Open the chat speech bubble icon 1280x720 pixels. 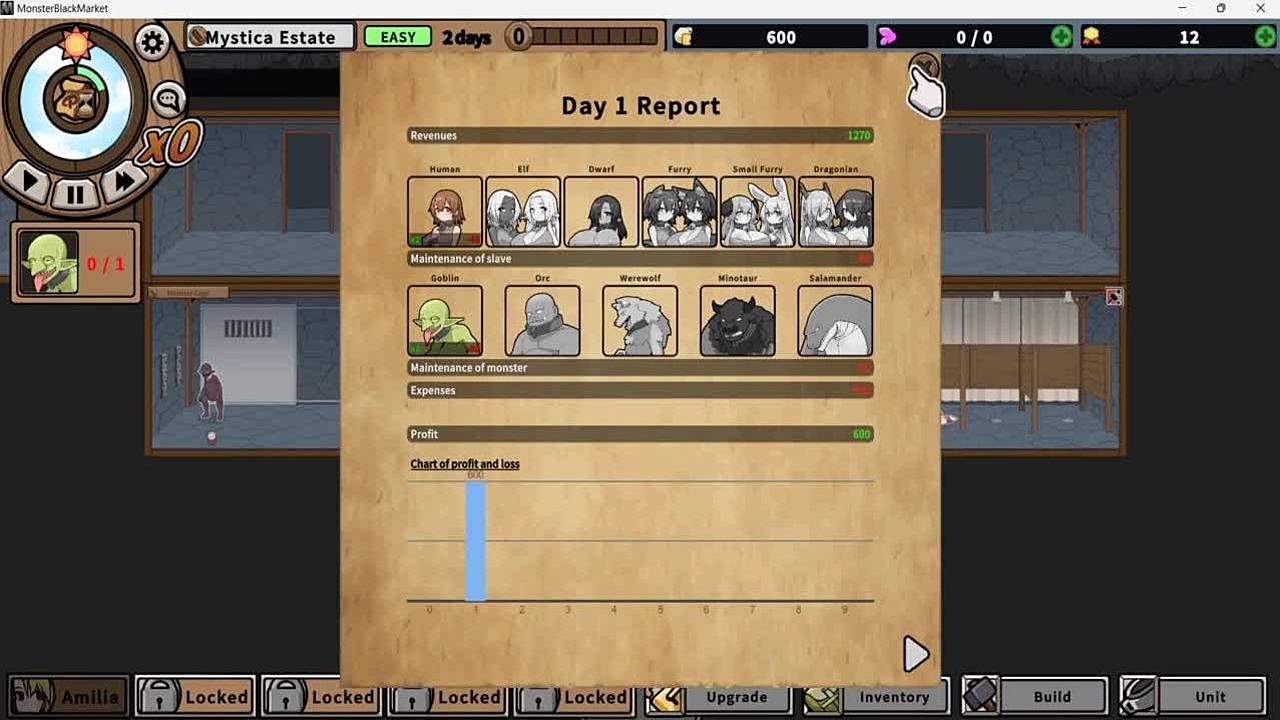click(x=168, y=99)
